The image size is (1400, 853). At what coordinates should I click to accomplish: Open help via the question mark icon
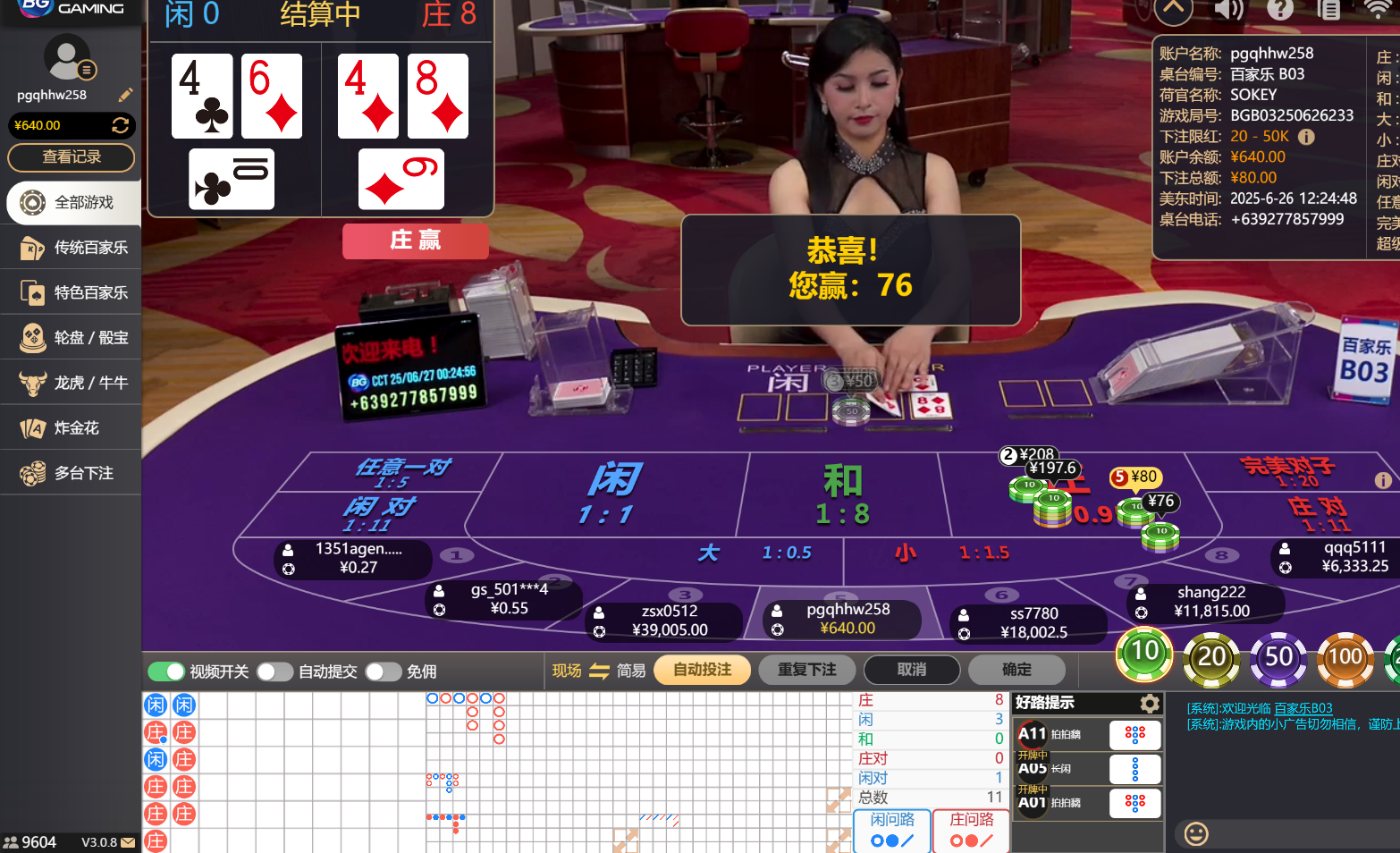[x=1280, y=11]
